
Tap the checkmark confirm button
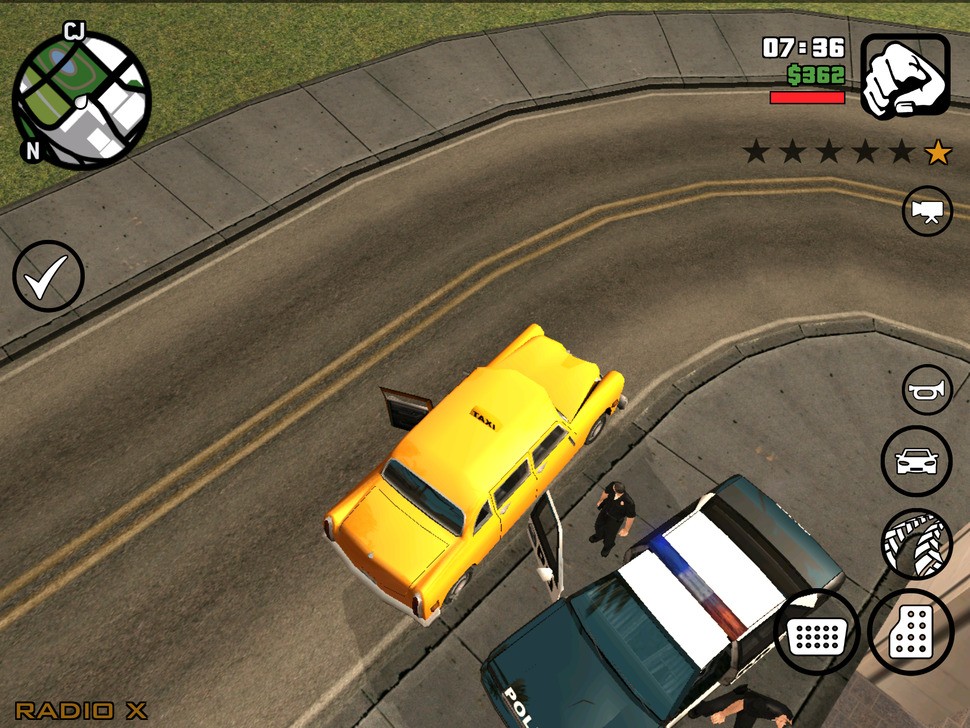(48, 276)
